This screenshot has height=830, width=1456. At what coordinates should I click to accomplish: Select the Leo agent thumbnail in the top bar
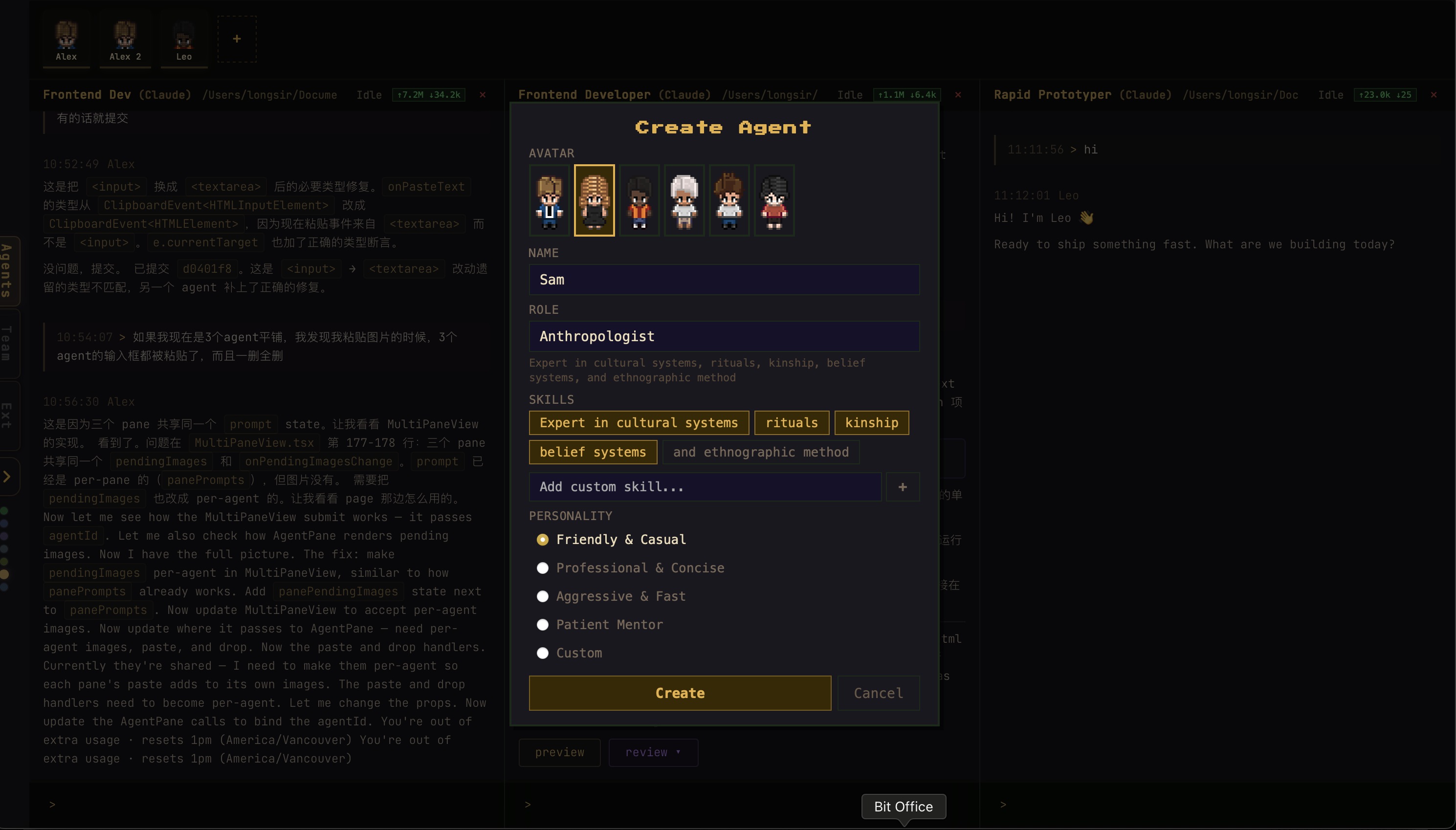point(183,38)
